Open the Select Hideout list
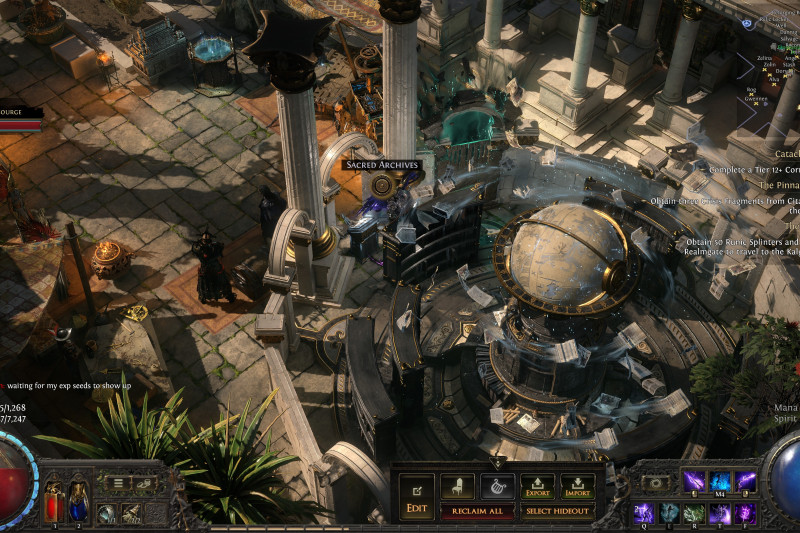This screenshot has width=800, height=533. 558,511
